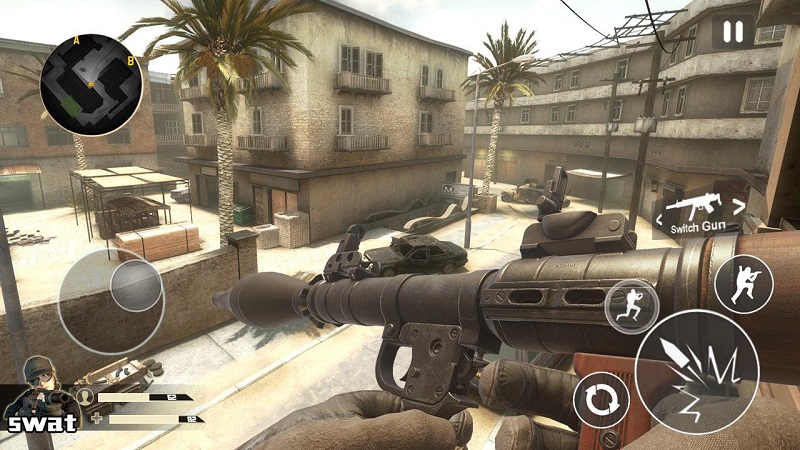
Task: Open the circular minimap
Action: pos(90,84)
